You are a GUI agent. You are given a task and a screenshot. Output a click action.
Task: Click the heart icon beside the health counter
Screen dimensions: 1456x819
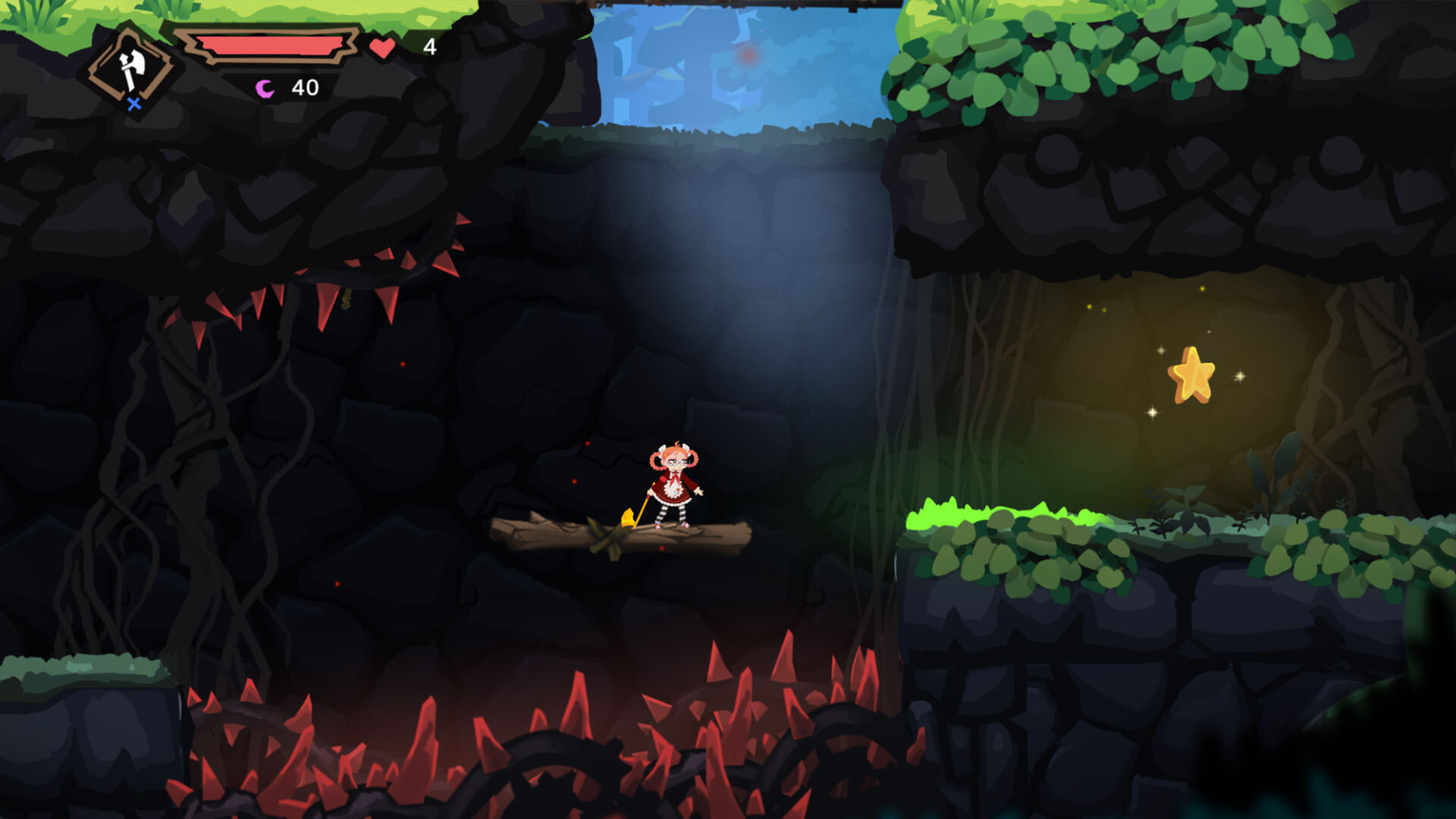click(x=382, y=47)
